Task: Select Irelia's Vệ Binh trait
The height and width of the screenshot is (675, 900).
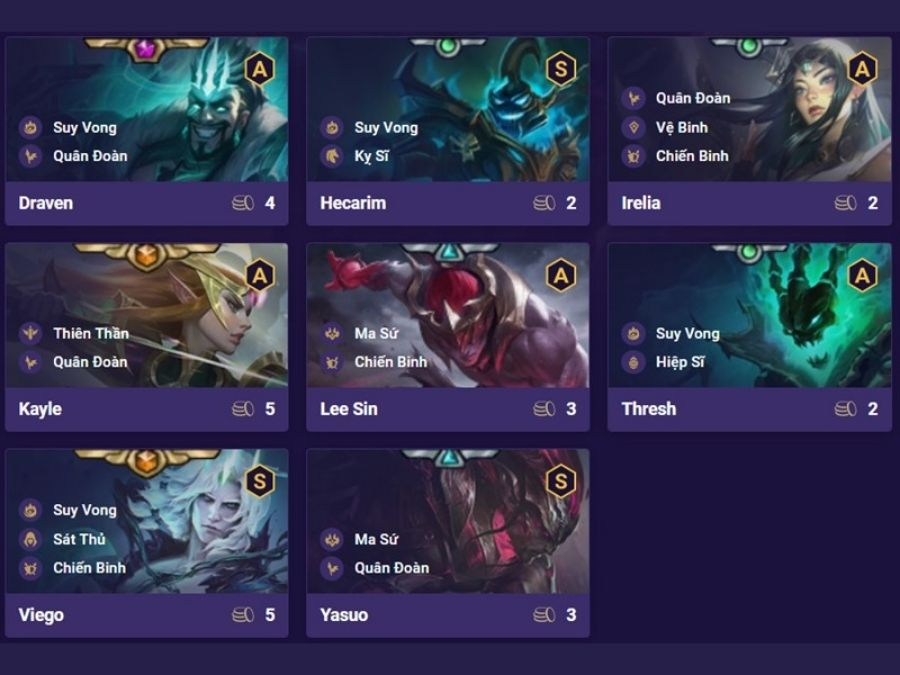Action: click(681, 127)
